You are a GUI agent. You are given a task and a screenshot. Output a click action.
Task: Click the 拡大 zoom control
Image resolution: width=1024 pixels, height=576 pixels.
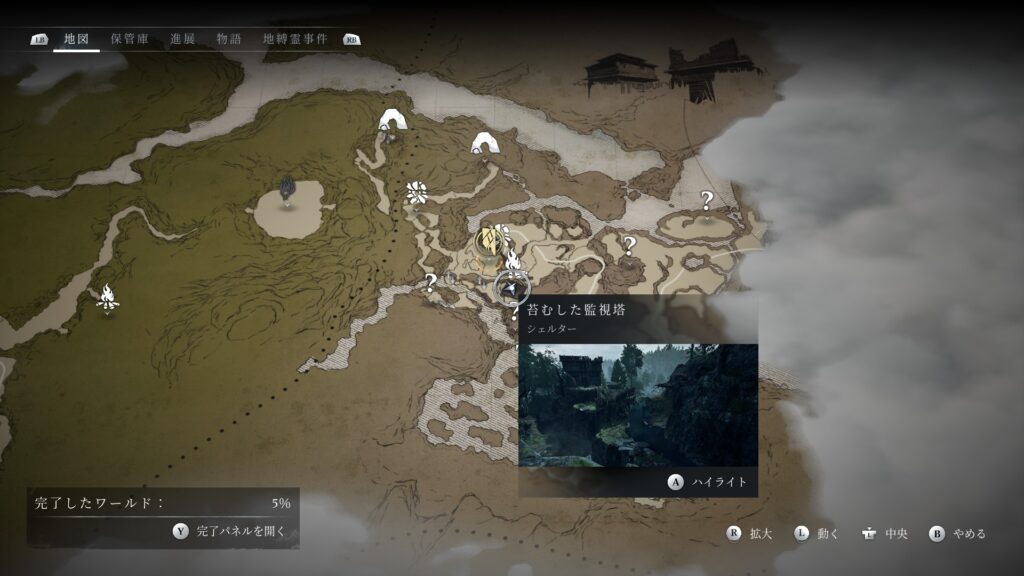(750, 534)
